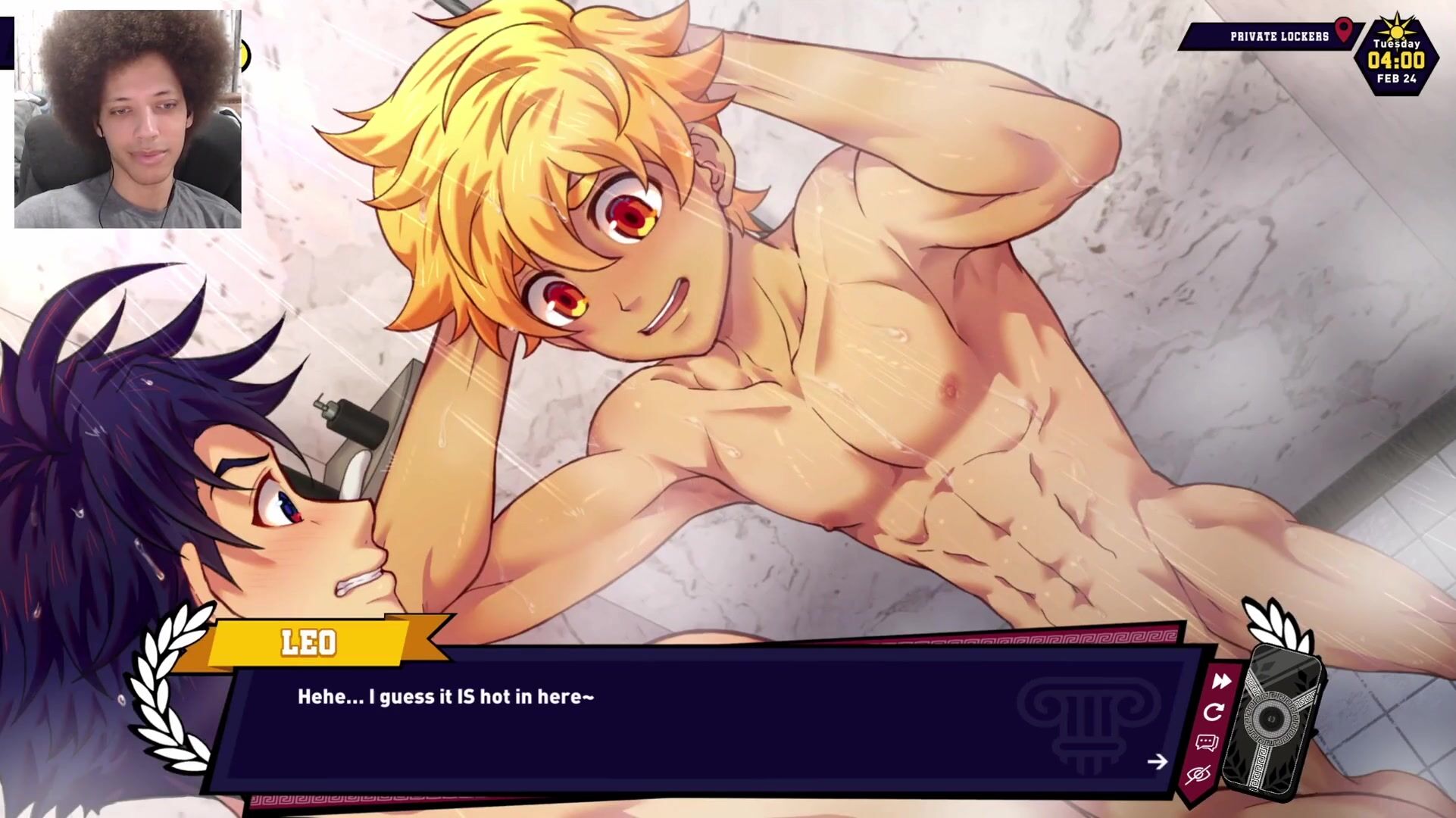Hide the dialogue box with the eye icon
This screenshot has width=1456, height=818.
click(x=1198, y=775)
